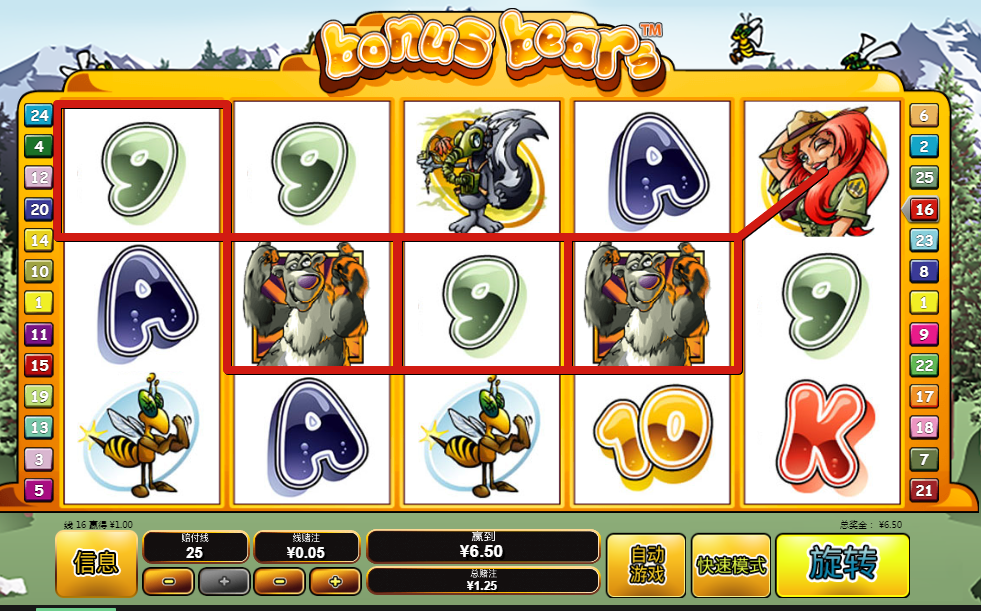Choose payline number 4
This screenshot has height=611, width=981.
[x=39, y=147]
